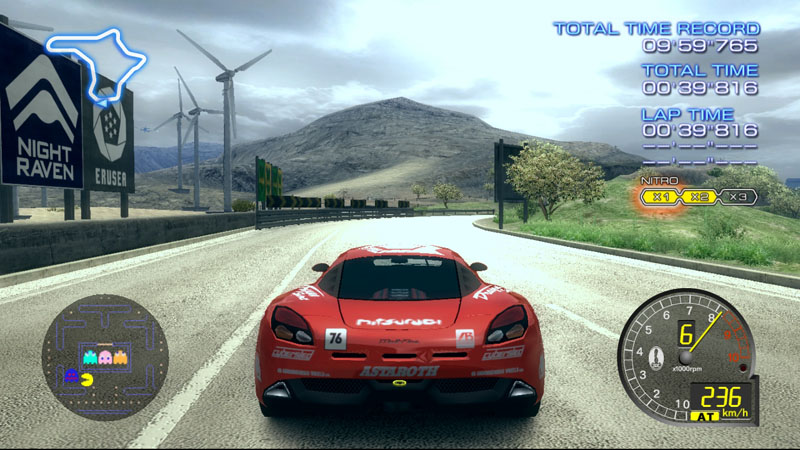Activate the X2 nitro tank

(x=699, y=196)
